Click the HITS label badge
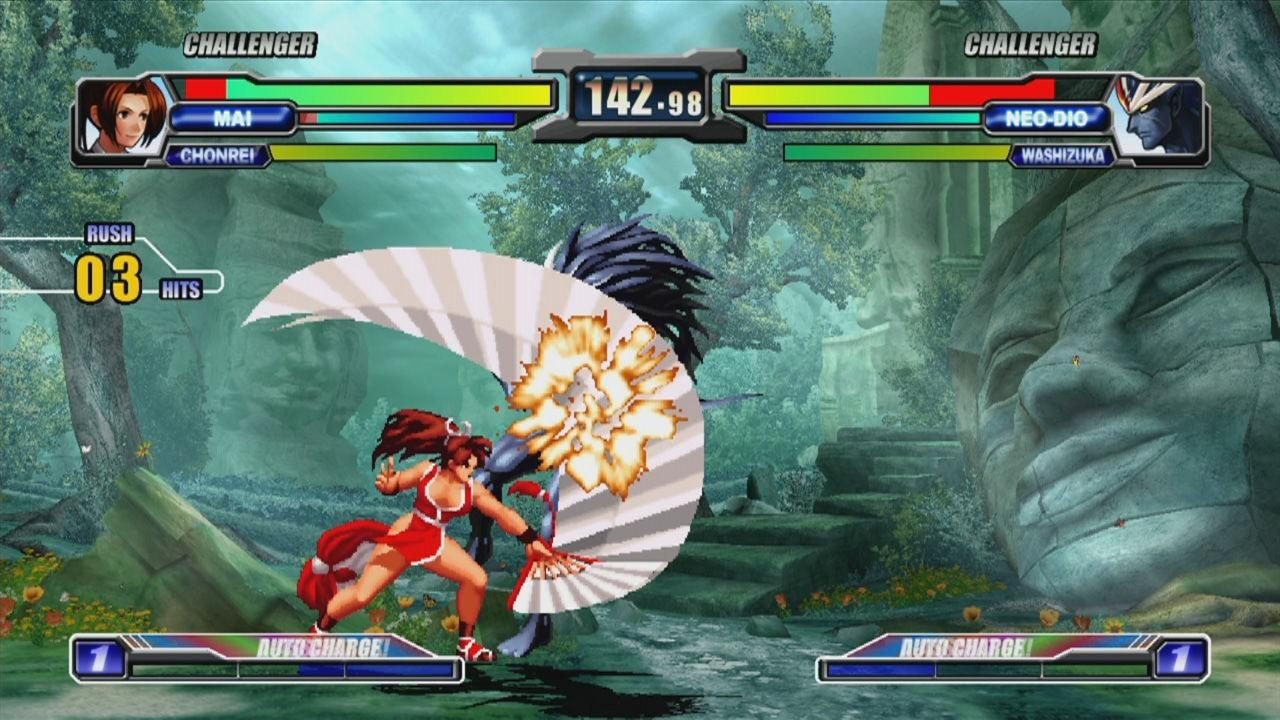This screenshot has width=1280, height=720. (x=183, y=288)
